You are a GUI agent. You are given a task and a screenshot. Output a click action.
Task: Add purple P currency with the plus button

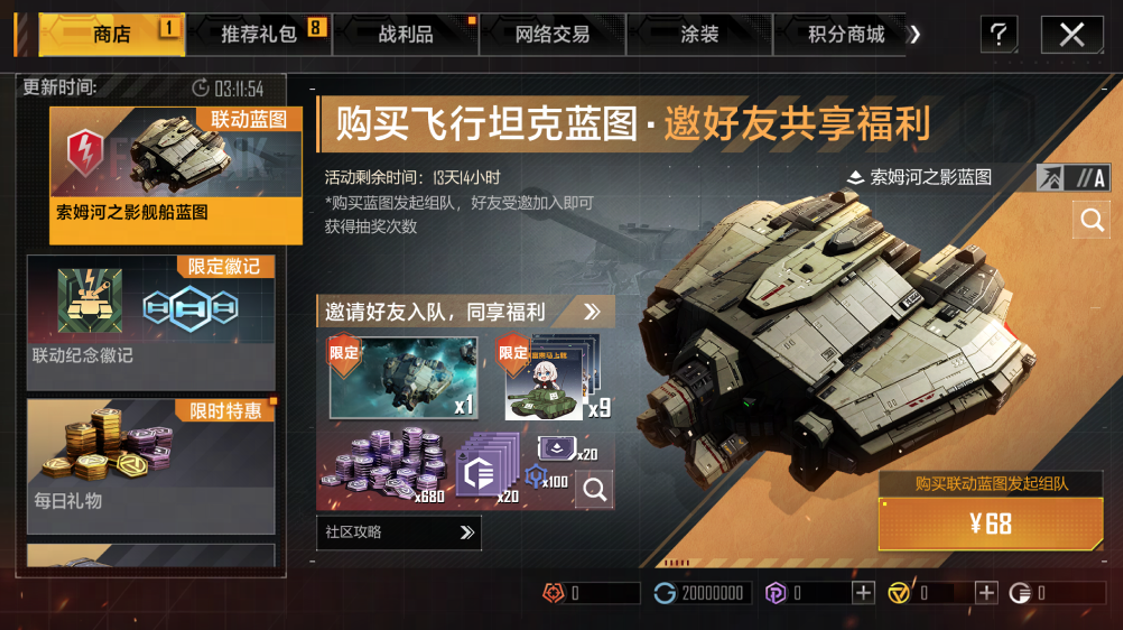pyautogui.click(x=863, y=593)
